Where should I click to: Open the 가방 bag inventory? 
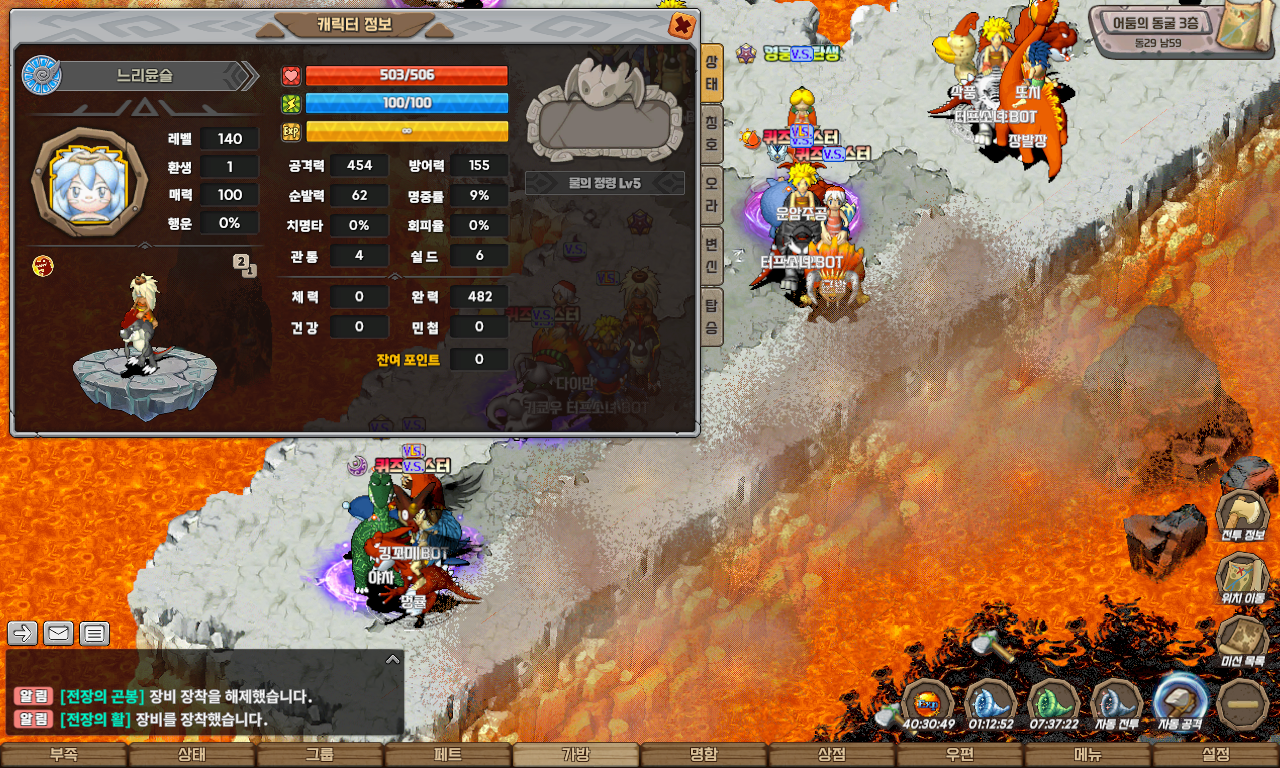tap(576, 755)
